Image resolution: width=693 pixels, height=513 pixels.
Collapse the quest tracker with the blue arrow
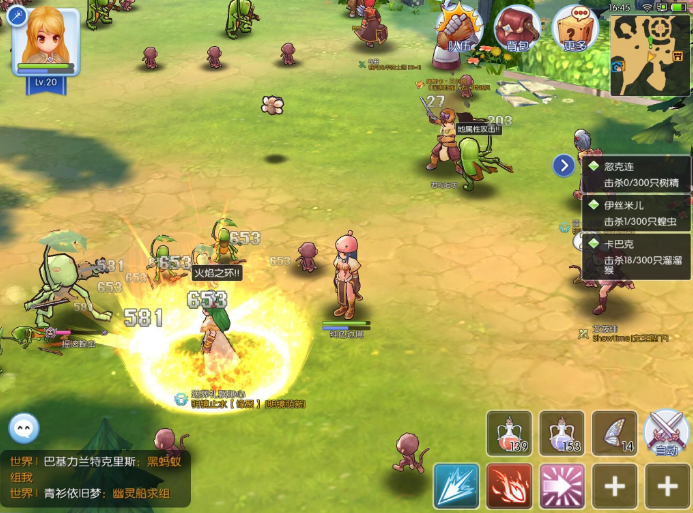click(x=564, y=166)
